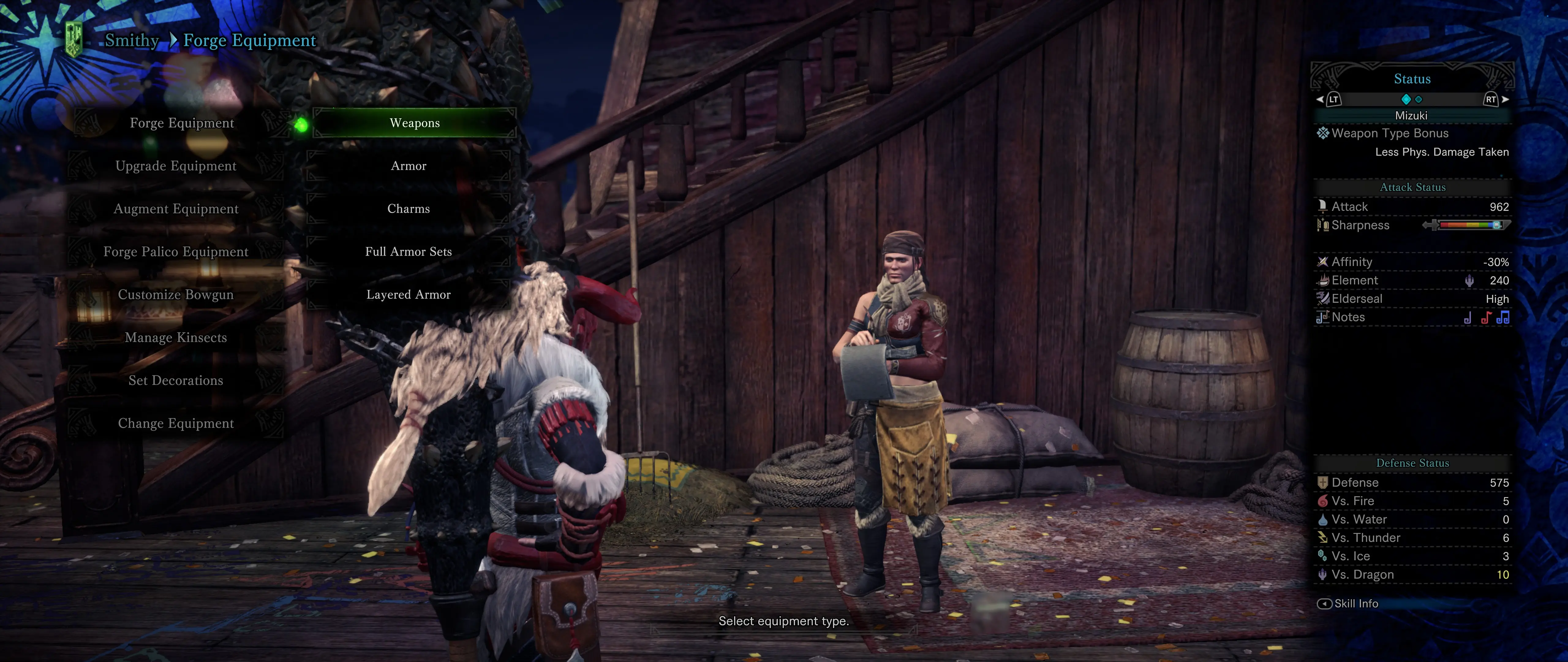Viewport: 1568px width, 662px height.
Task: Select Full Armor Sets
Action: (409, 252)
